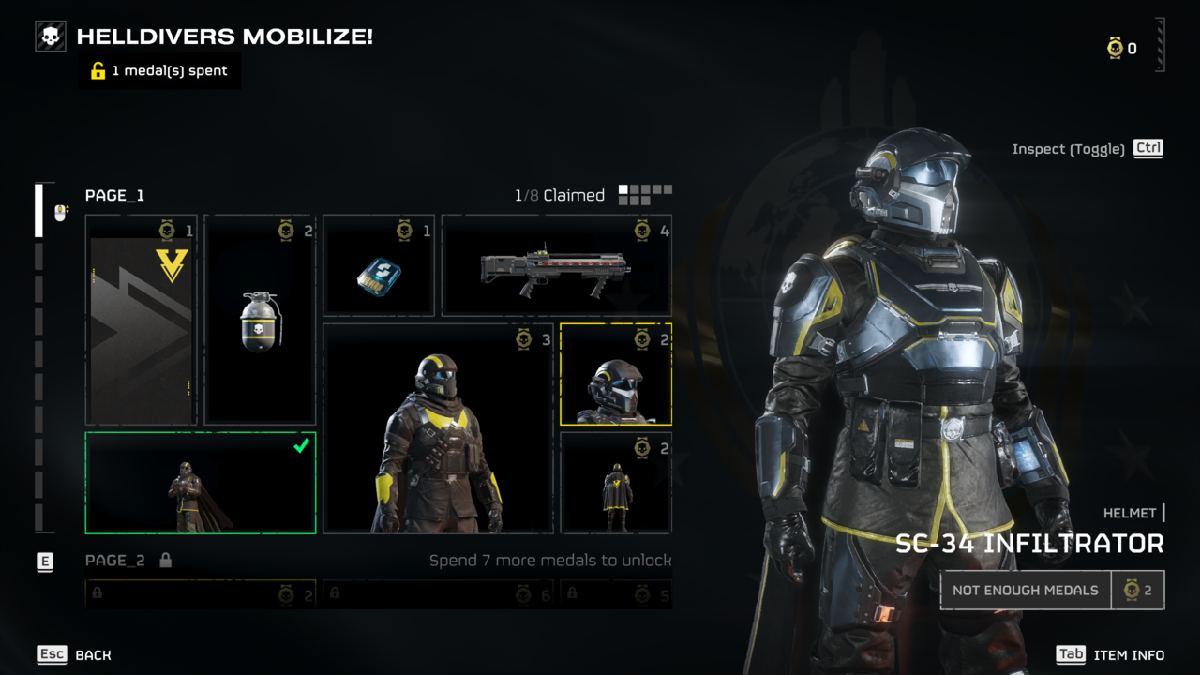Screen dimensions: 1200x675
Task: Select the small caped figure tile
Action: pyautogui.click(x=616, y=483)
